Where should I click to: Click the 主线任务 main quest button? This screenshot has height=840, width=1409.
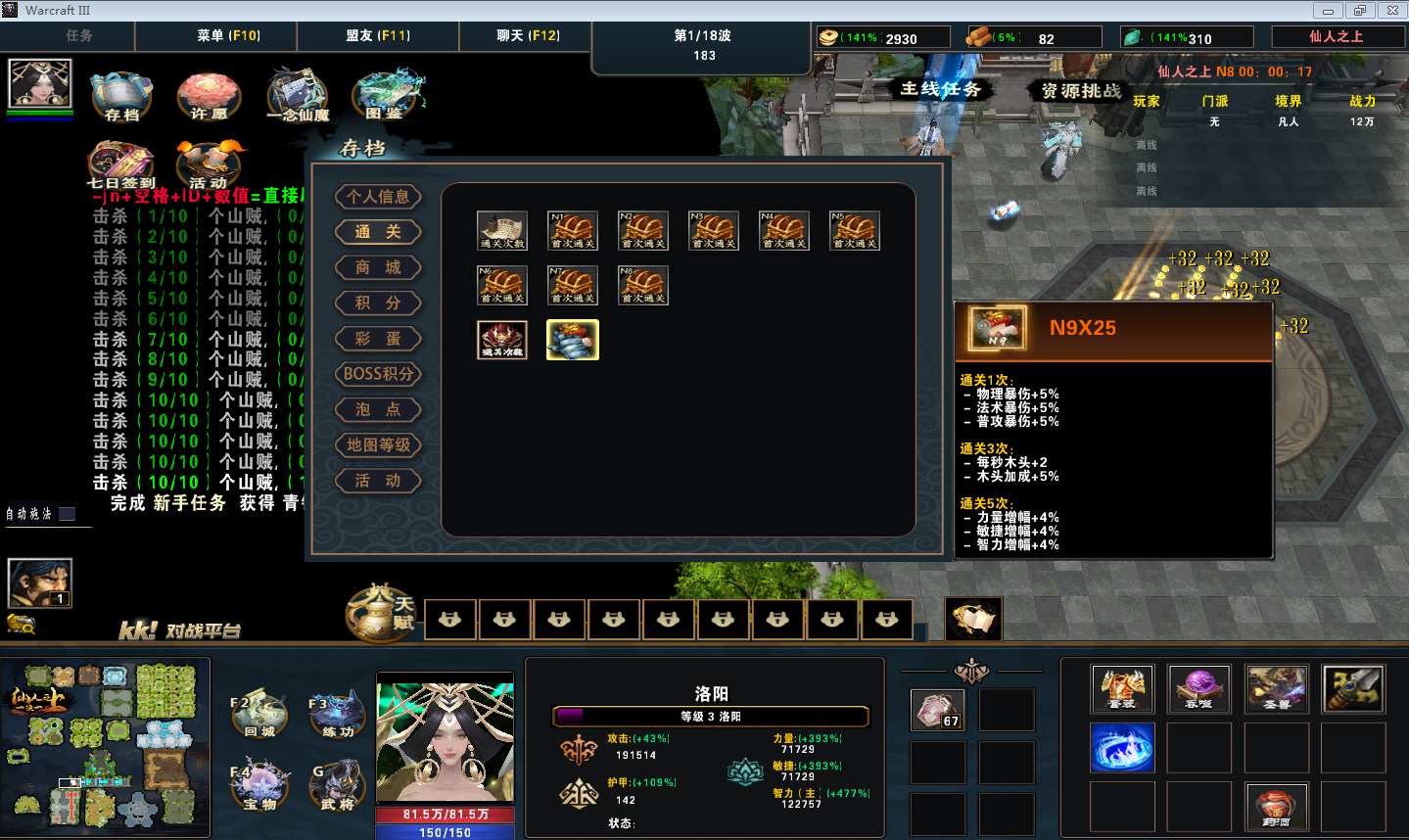coord(940,89)
